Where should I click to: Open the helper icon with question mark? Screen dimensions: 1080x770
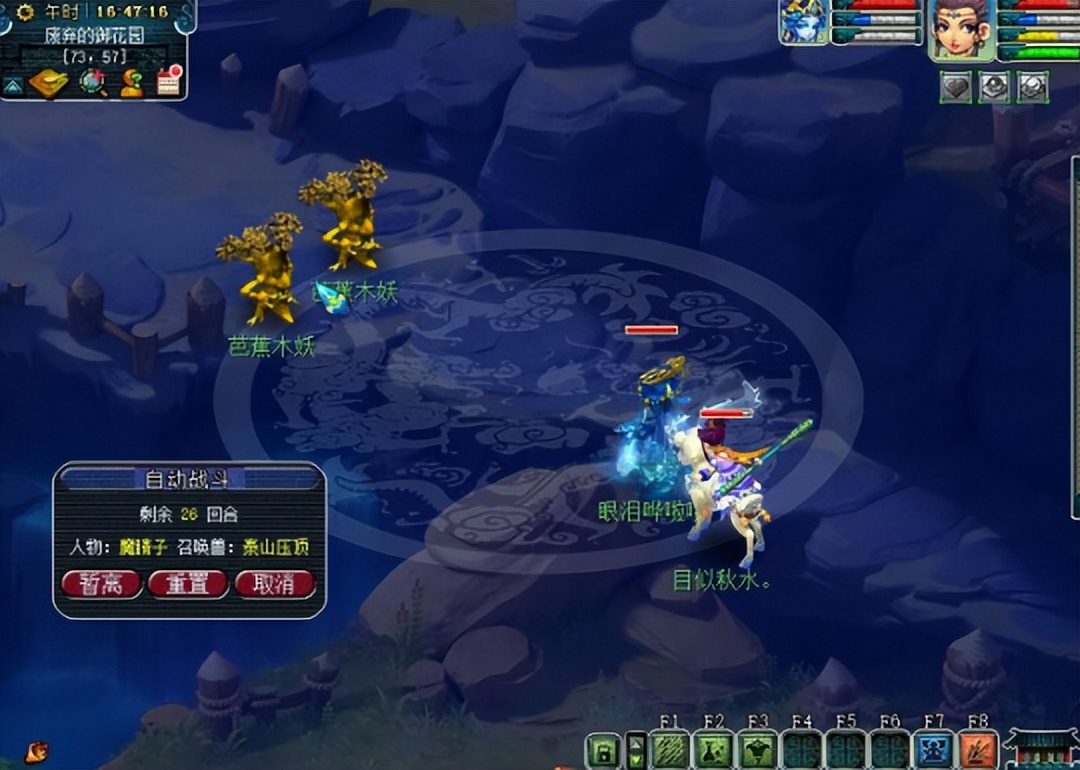131,84
